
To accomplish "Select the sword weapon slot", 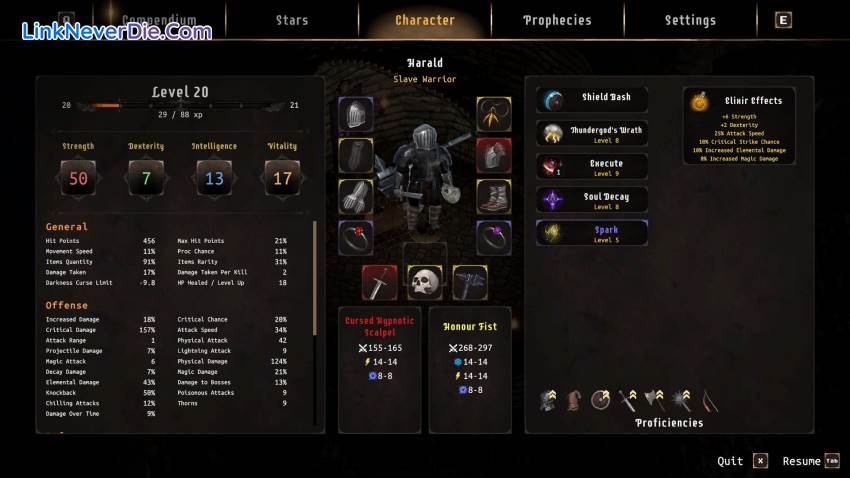I will (379, 283).
